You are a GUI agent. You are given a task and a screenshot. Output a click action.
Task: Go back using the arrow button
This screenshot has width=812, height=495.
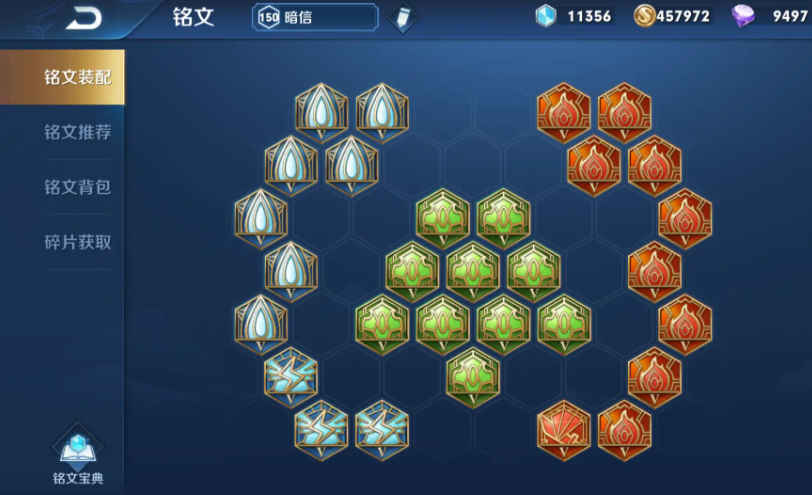(84, 18)
